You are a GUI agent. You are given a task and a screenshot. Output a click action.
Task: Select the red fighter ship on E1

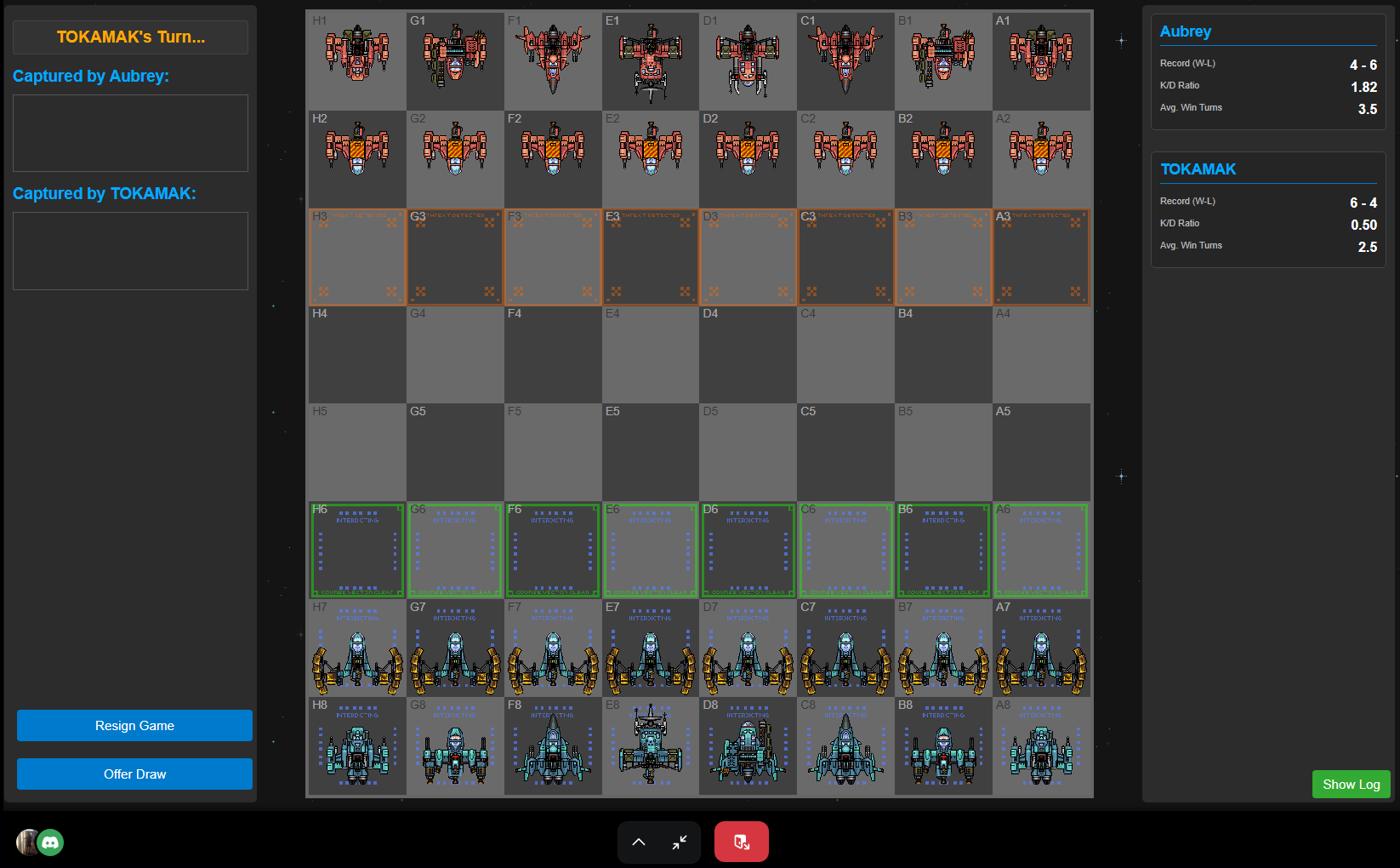pos(650,60)
